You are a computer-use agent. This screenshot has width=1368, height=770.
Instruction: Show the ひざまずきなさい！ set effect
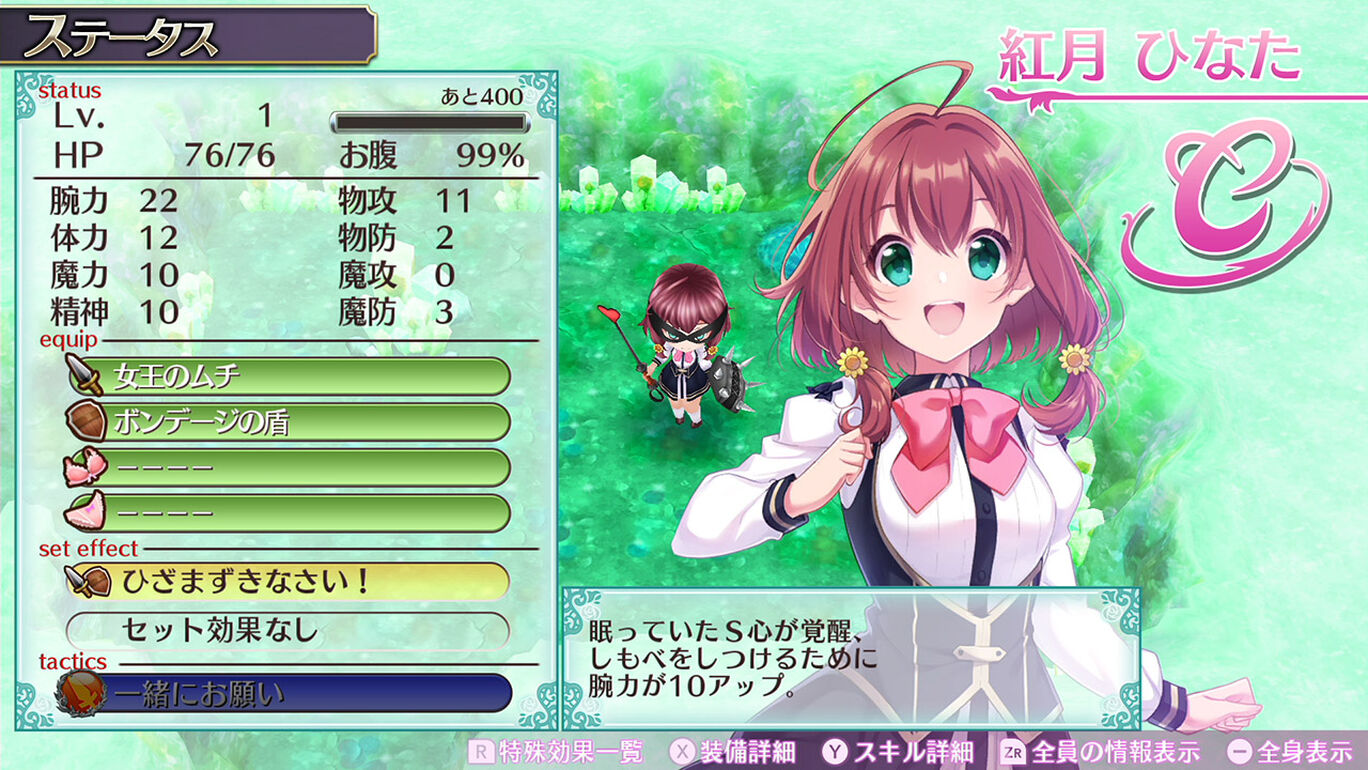(x=288, y=581)
